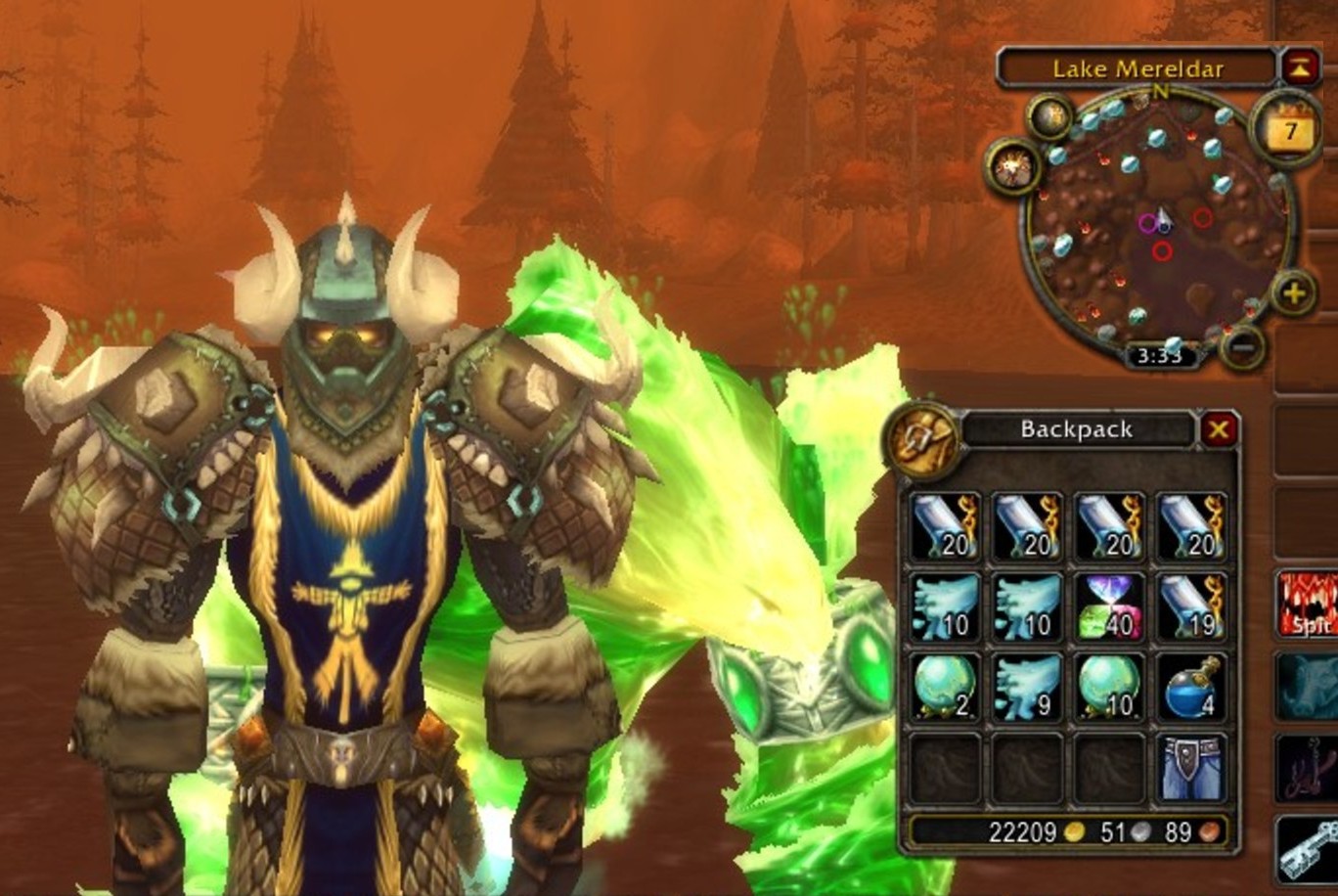Click the tracking orb at the minimap's top left
The height and width of the screenshot is (896, 1338).
[x=1053, y=117]
